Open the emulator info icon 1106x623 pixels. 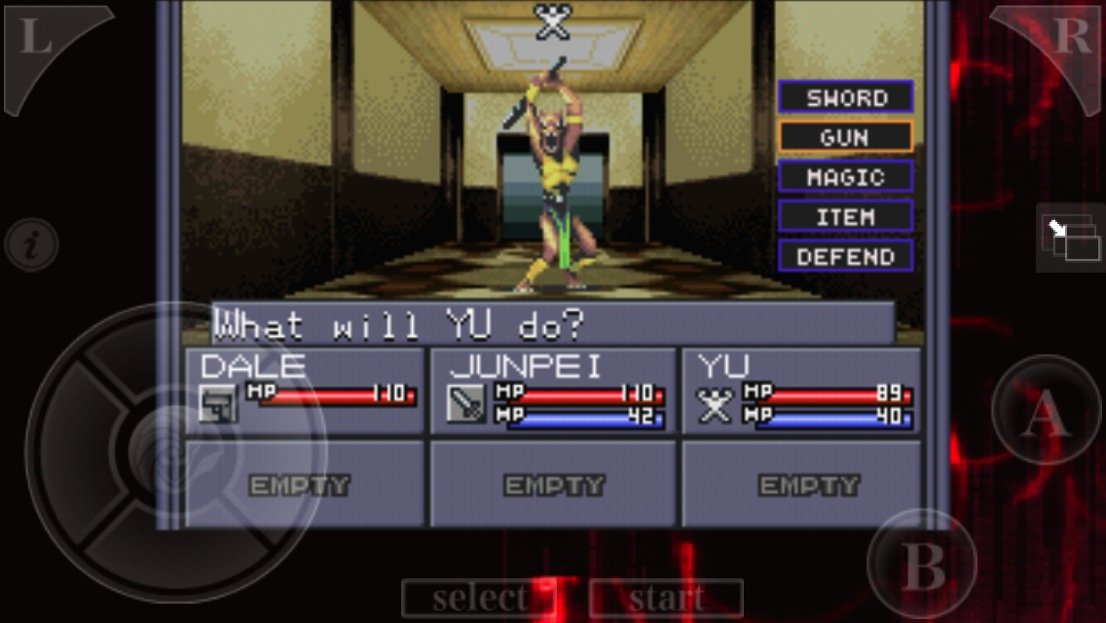tap(31, 245)
